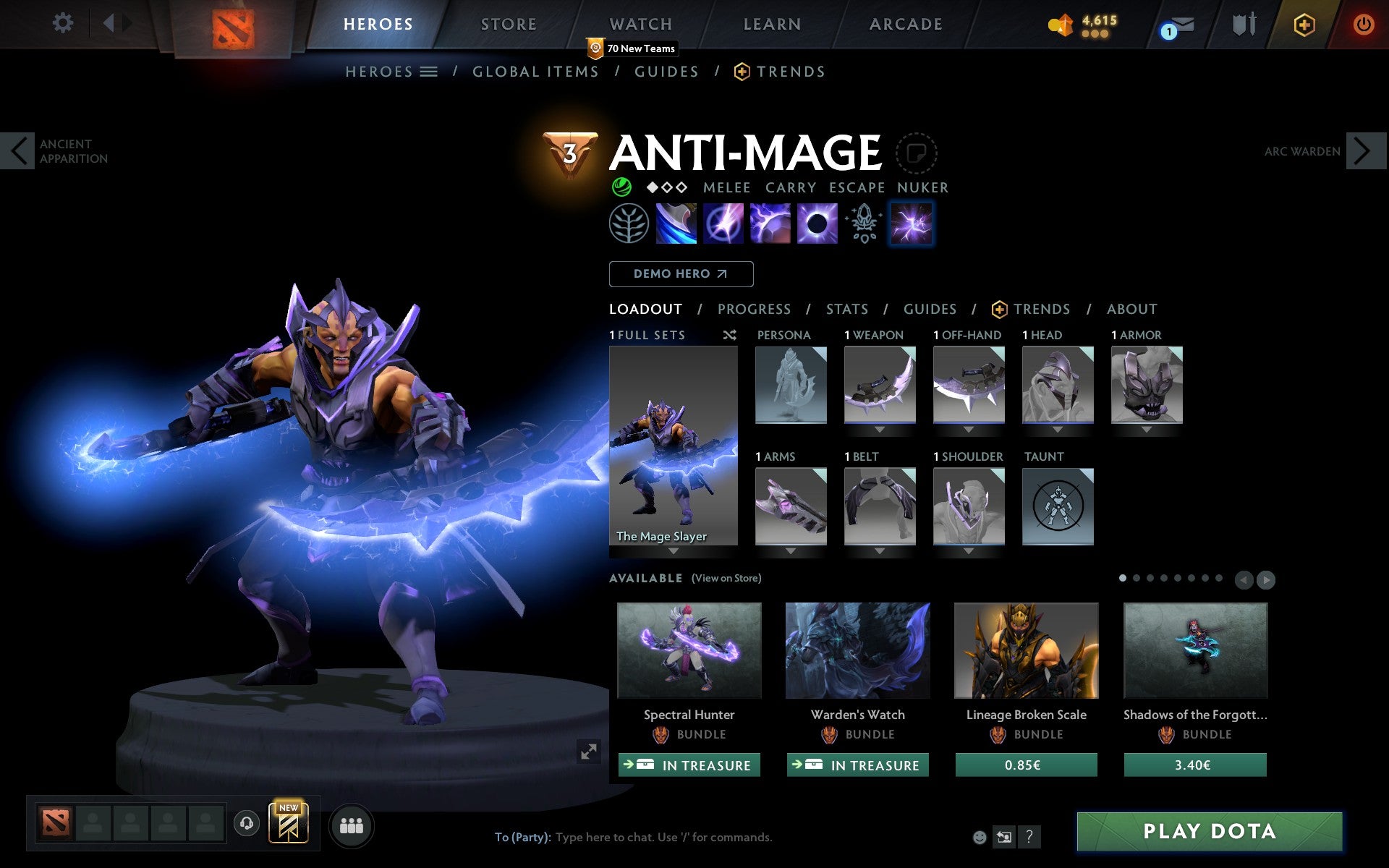Image resolution: width=1389 pixels, height=868 pixels.
Task: Open the Arcade menu item
Action: (905, 24)
